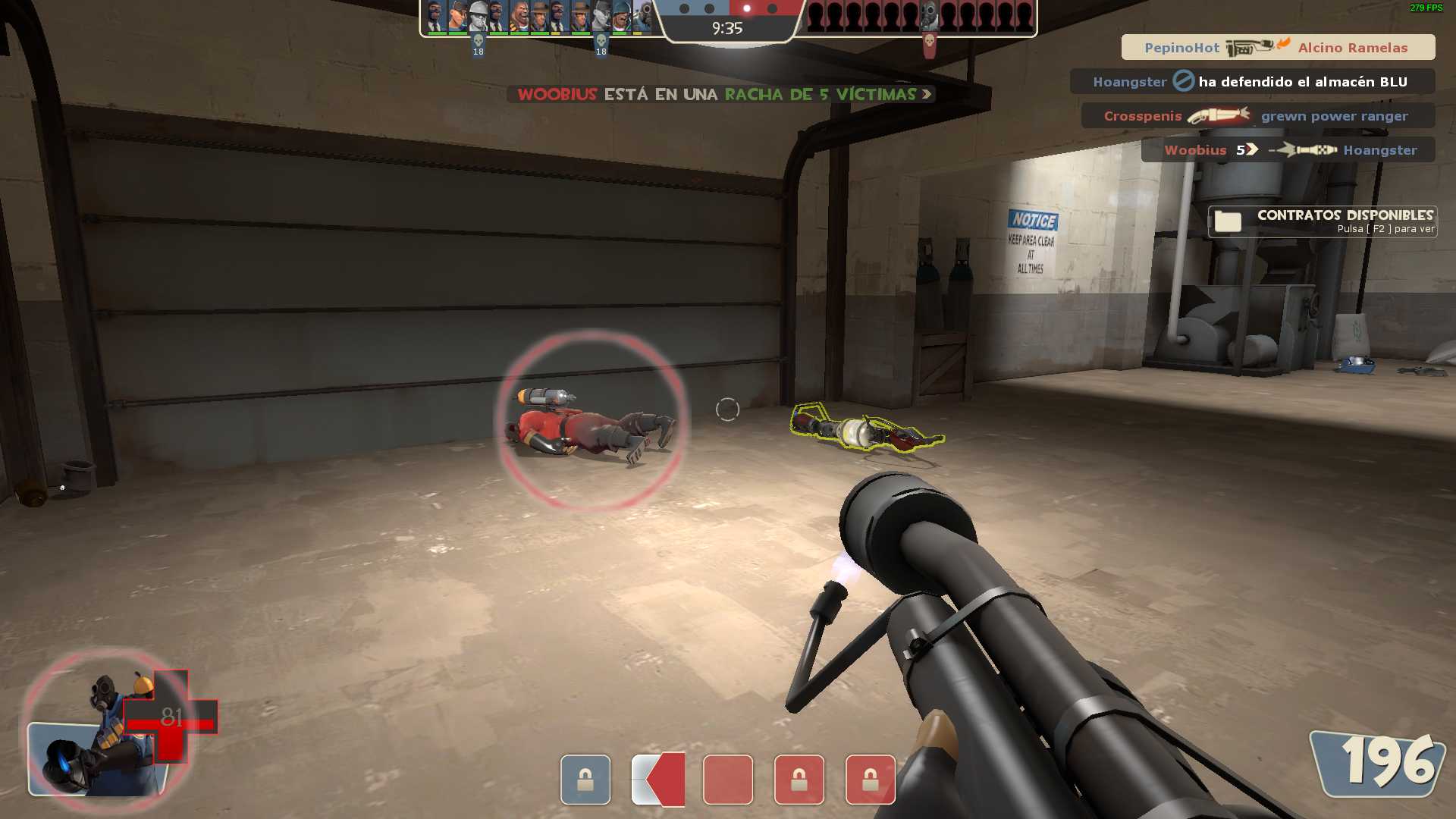This screenshot has height=819, width=1456.
Task: Click the highlighted round indicator dot
Action: click(x=747, y=8)
